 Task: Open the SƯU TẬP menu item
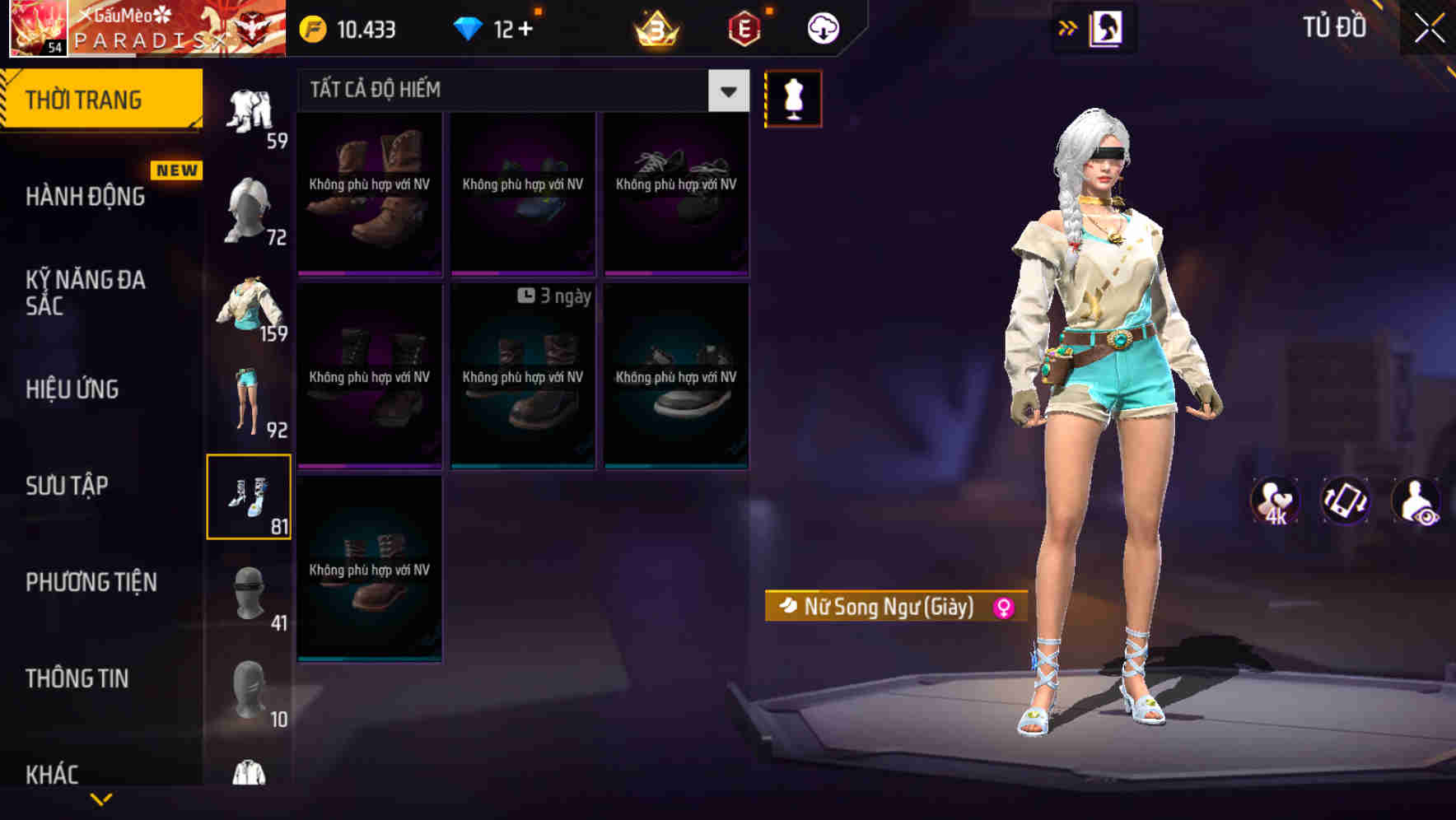pos(68,486)
